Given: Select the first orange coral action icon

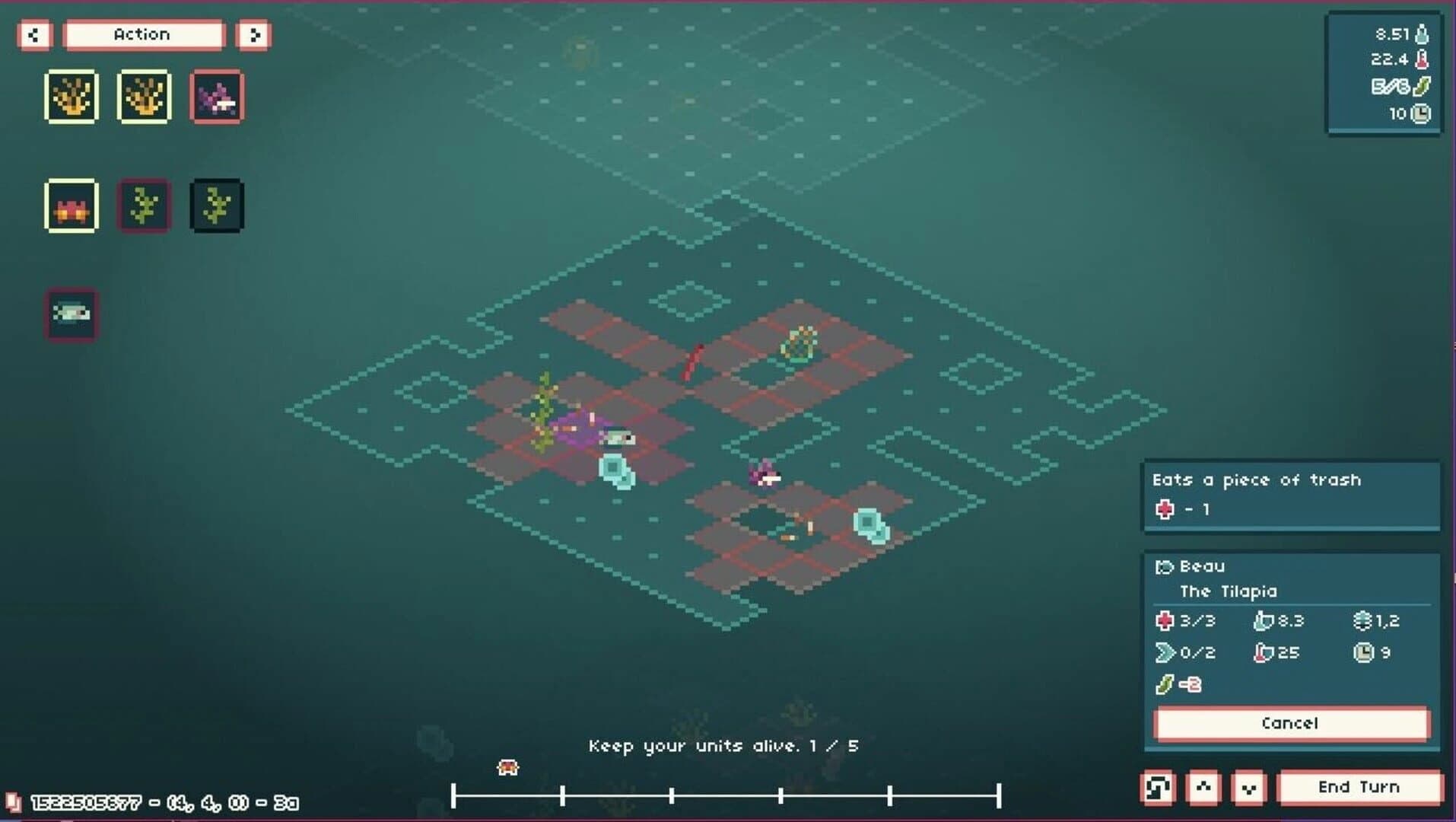Looking at the screenshot, I should [x=72, y=97].
